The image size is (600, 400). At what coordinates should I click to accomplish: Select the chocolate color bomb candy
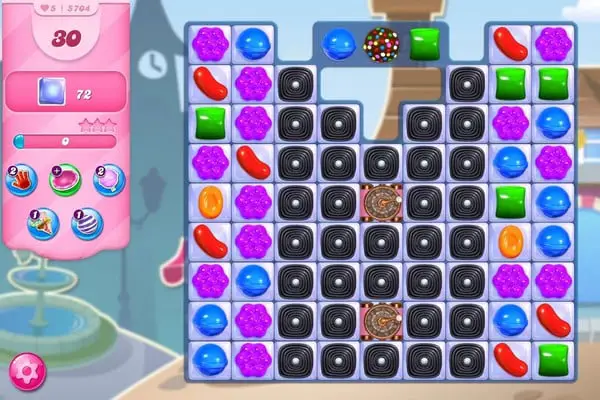381,43
